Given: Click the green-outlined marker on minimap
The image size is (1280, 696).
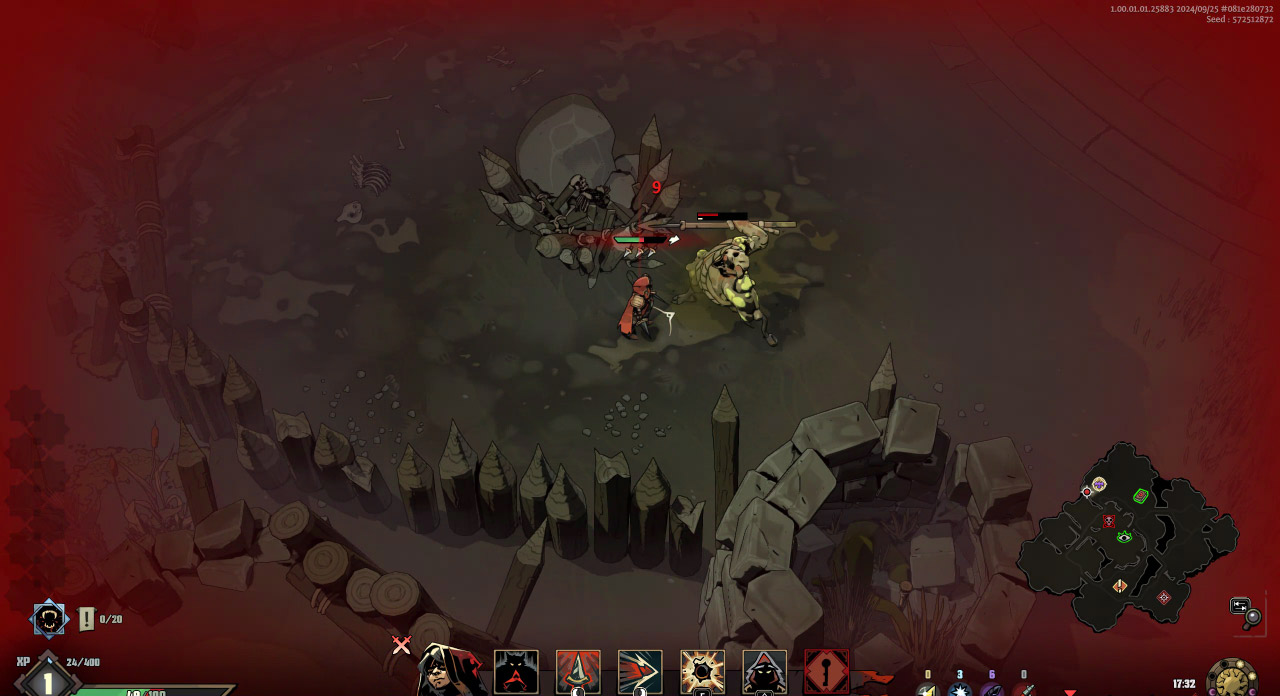Looking at the screenshot, I should pos(1141,495).
